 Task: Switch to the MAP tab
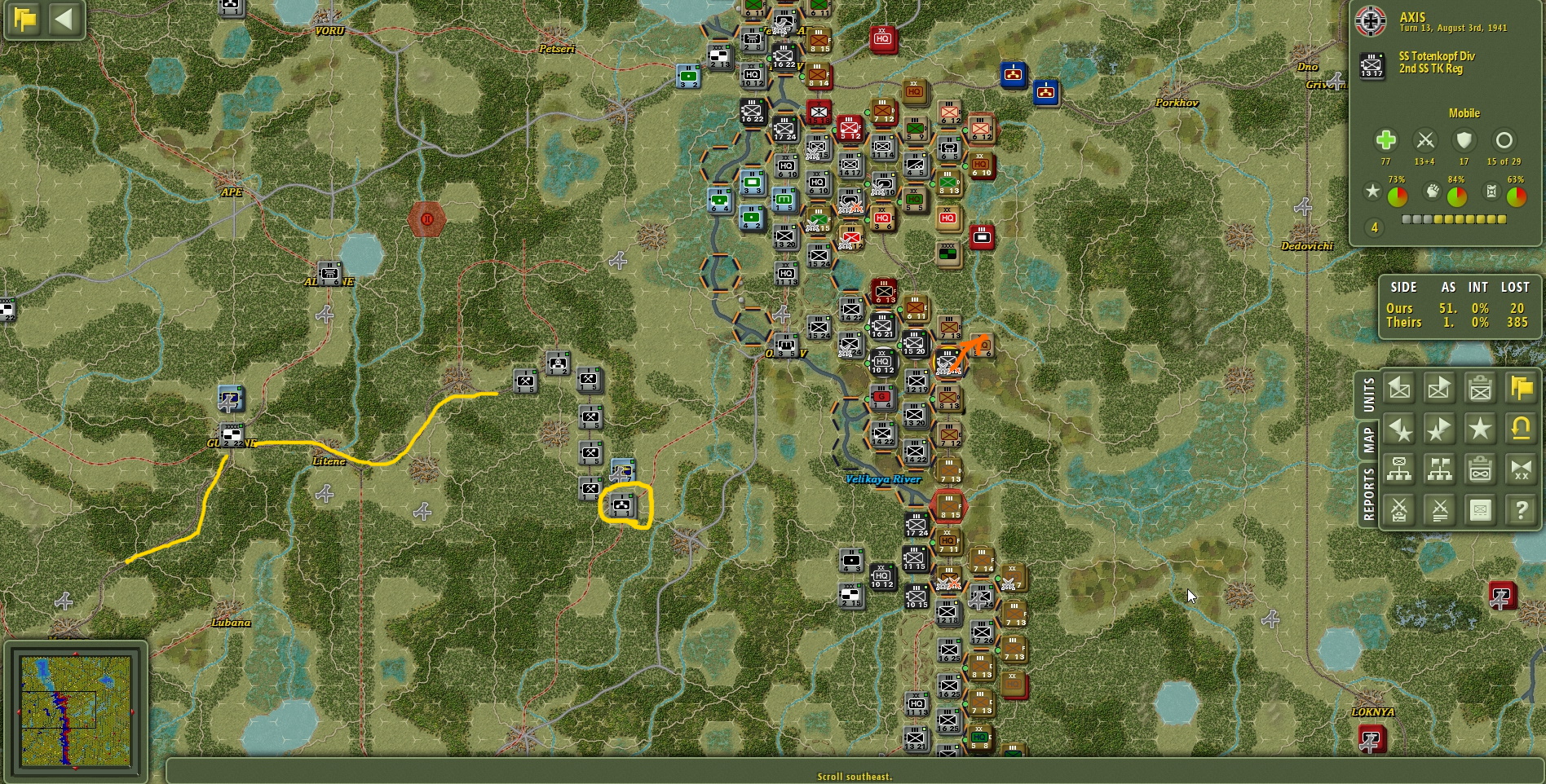[1368, 436]
